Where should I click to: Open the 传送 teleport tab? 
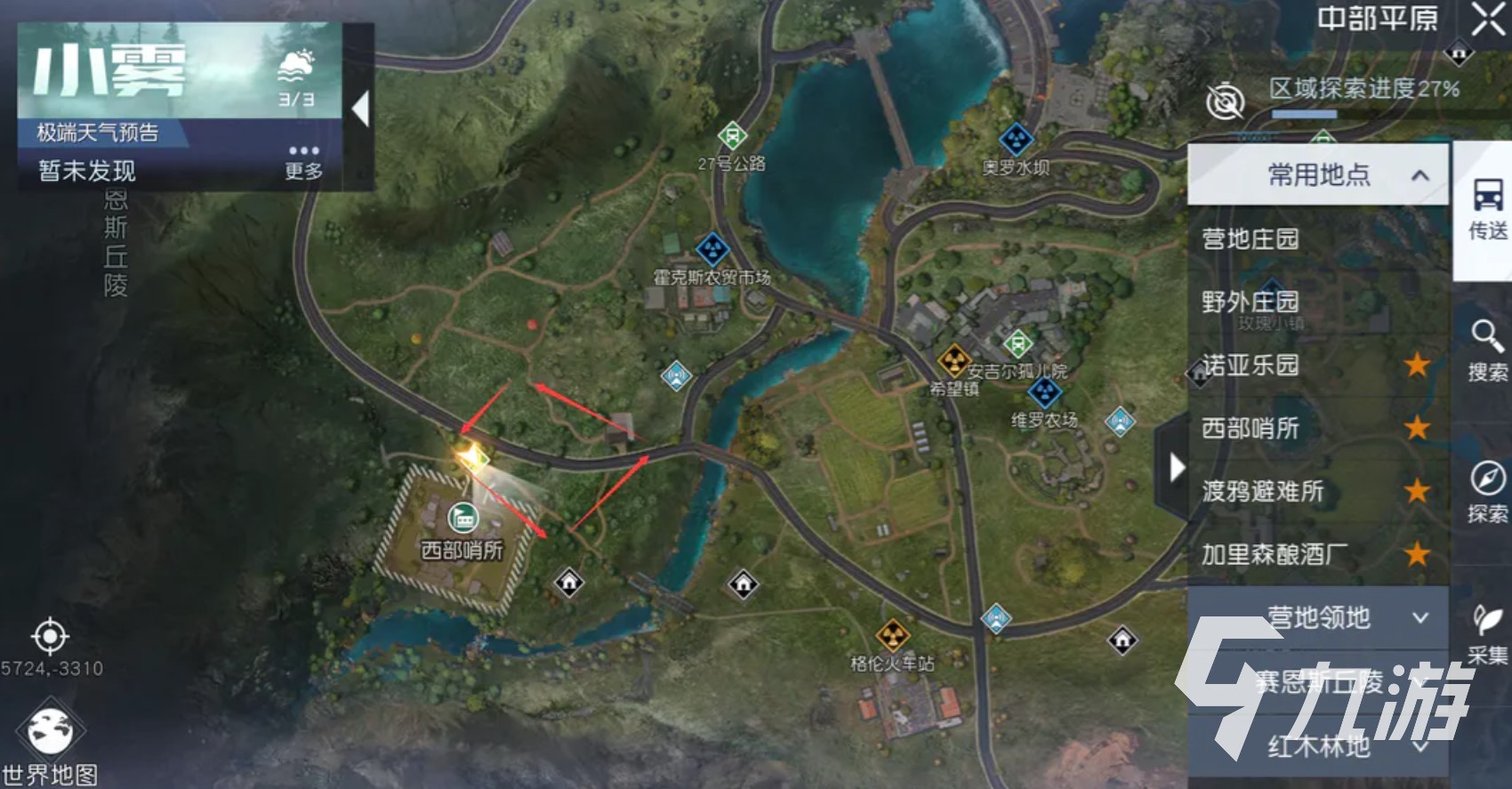[x=1487, y=209]
